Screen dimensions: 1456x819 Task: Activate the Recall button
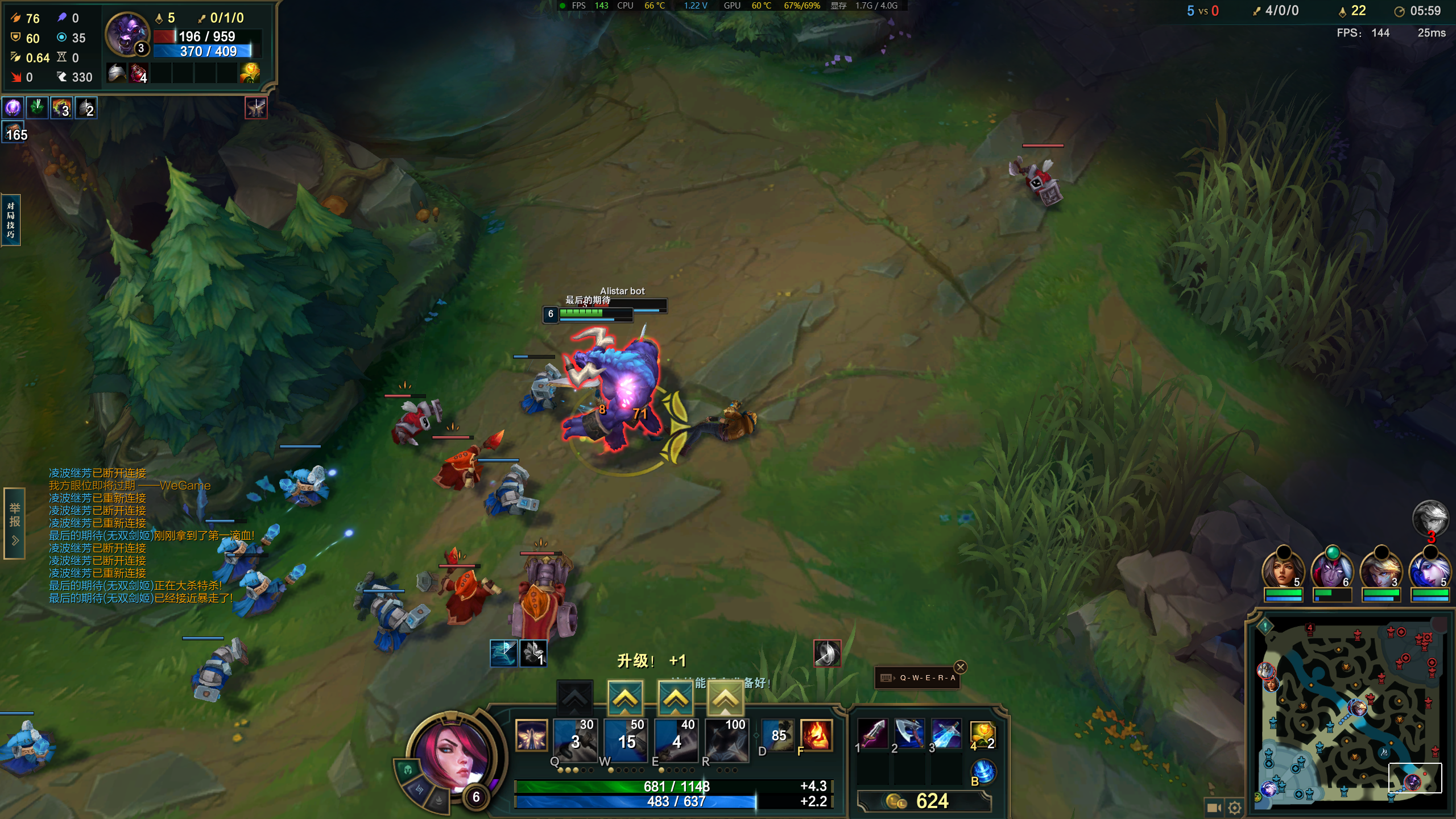click(984, 772)
